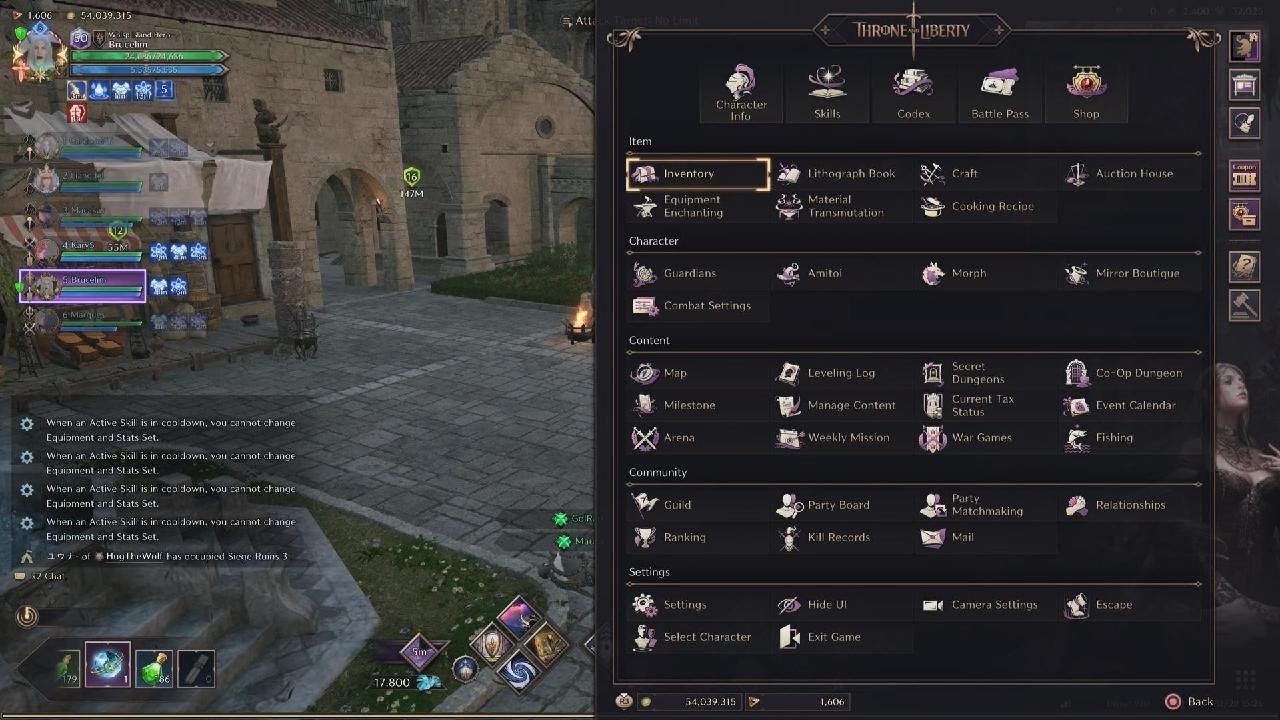Show the Map
Viewport: 1280px width, 720px height.
click(x=675, y=373)
